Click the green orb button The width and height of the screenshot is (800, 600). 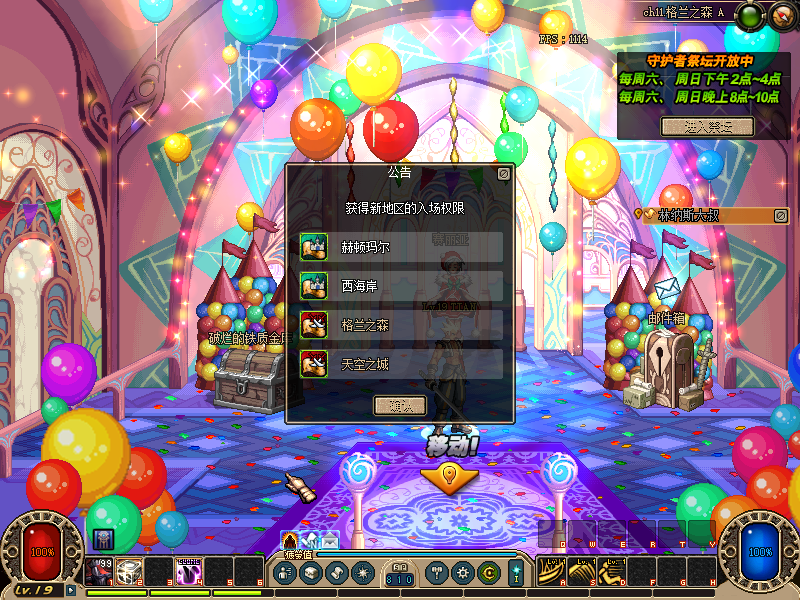(x=750, y=14)
